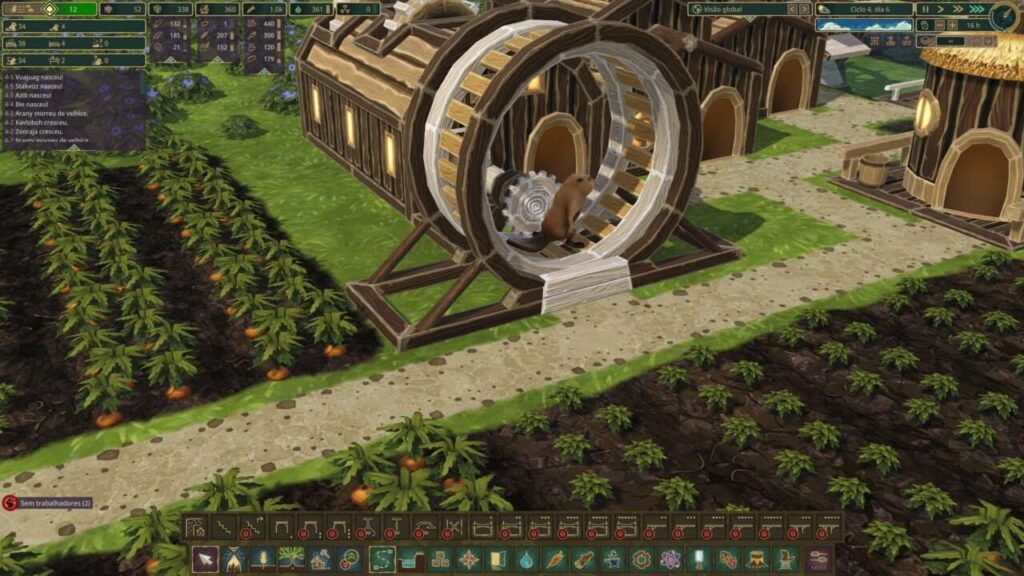Open the atom science building category

pyautogui.click(x=669, y=560)
